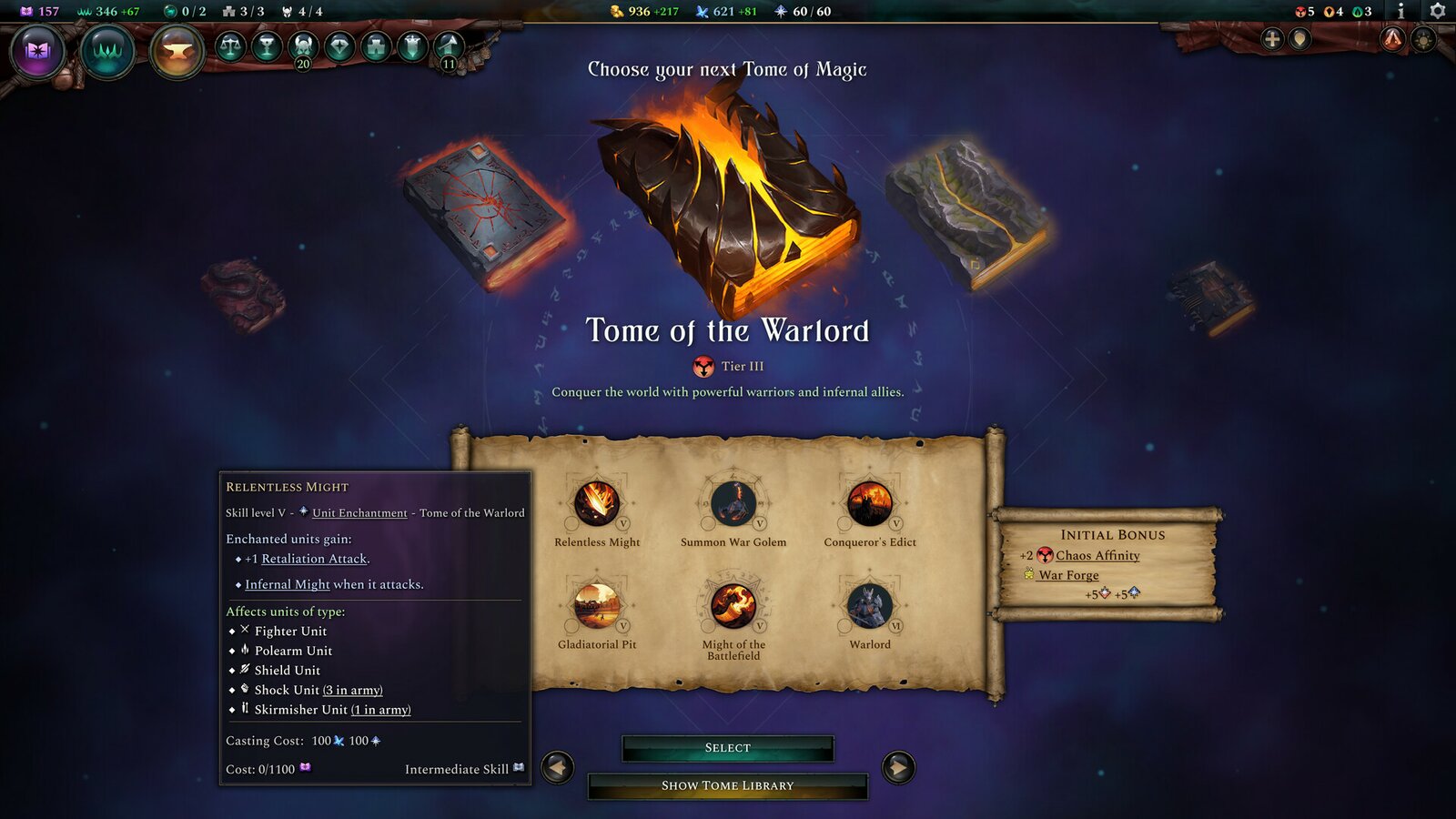Select the anvil forge icon
This screenshot has height=819, width=1456.
pyautogui.click(x=175, y=52)
